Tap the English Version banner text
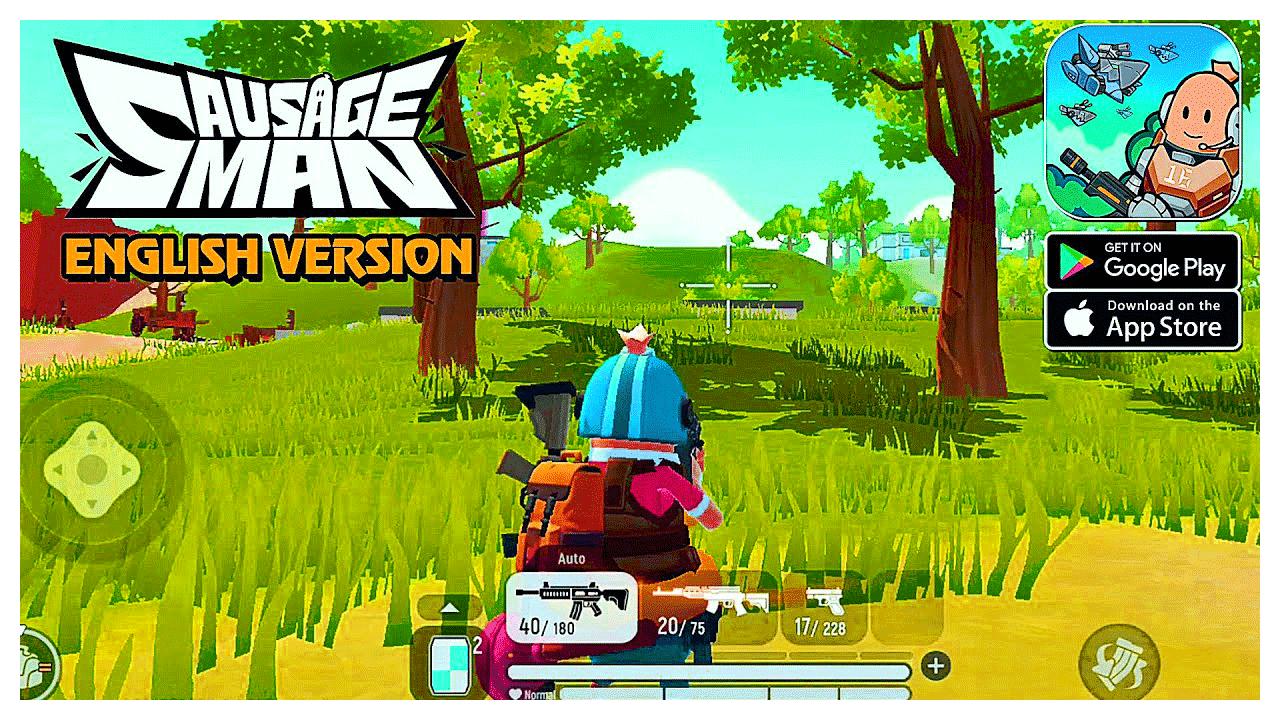Screen dimensions: 1280x720 coord(270,256)
